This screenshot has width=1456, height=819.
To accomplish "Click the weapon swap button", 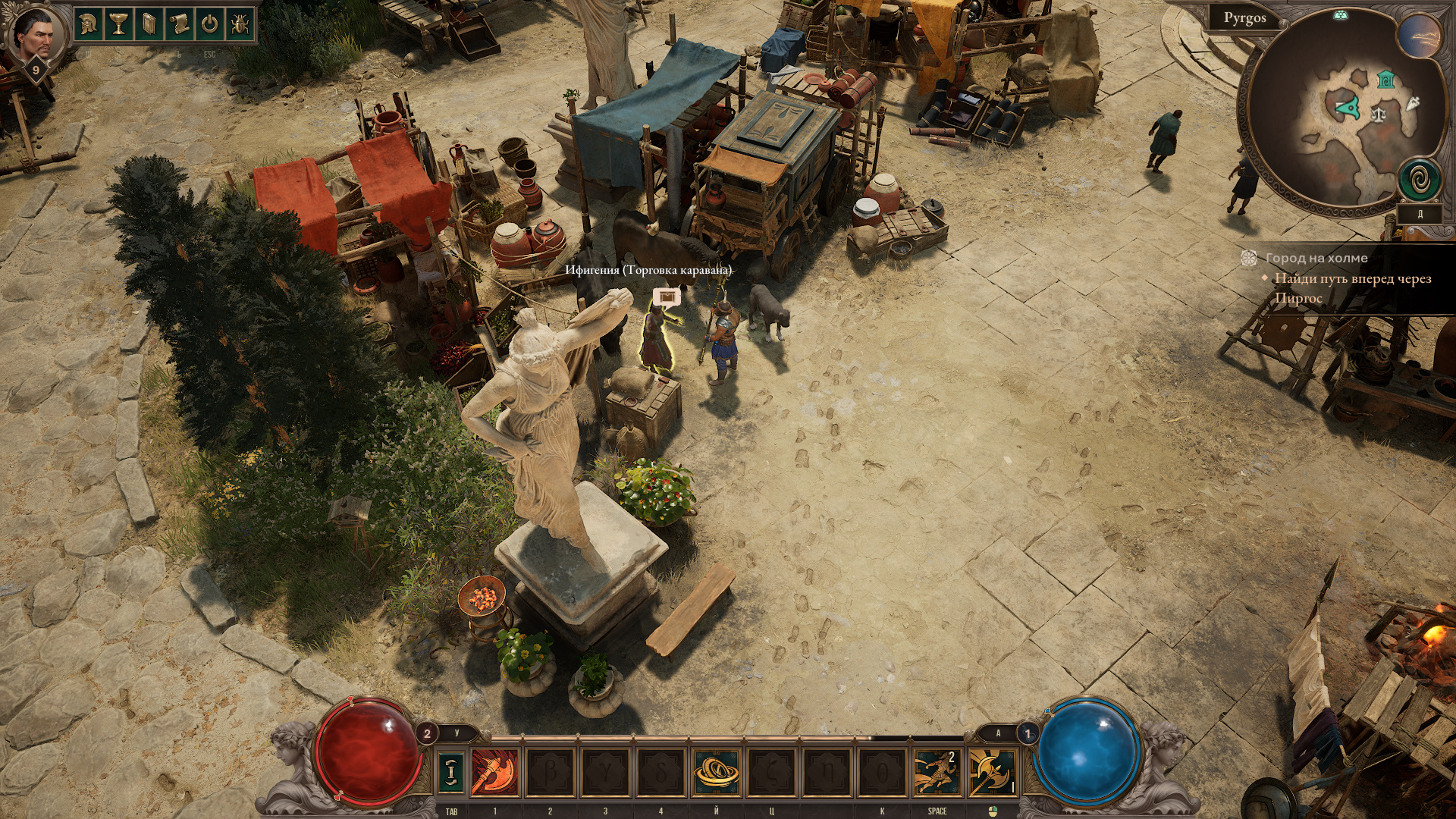I will click(451, 772).
